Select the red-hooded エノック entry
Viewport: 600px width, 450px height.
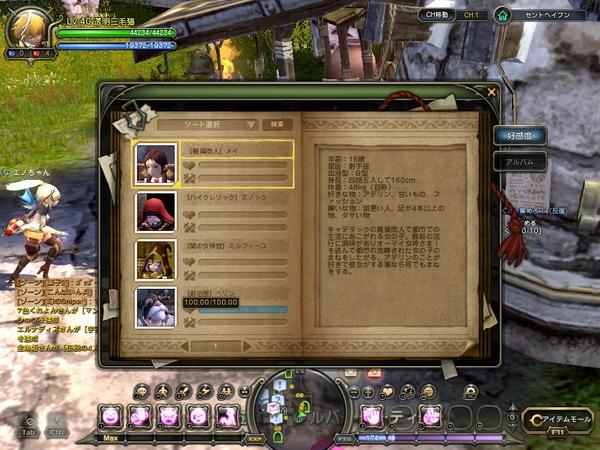coord(214,212)
